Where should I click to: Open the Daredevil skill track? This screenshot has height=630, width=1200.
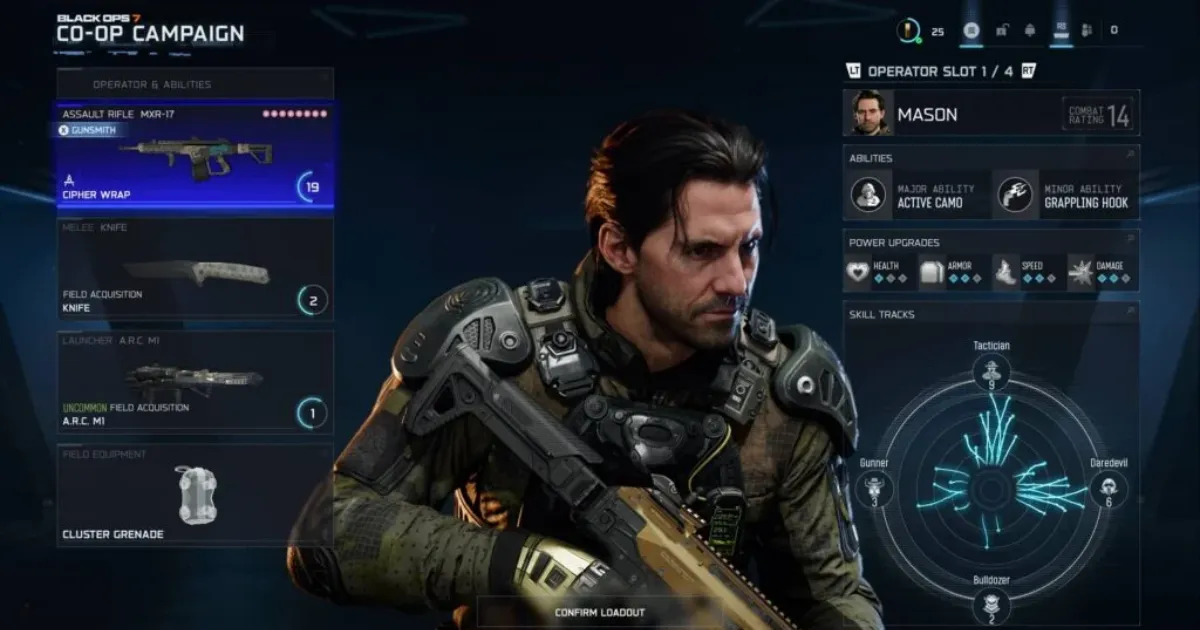point(1109,489)
